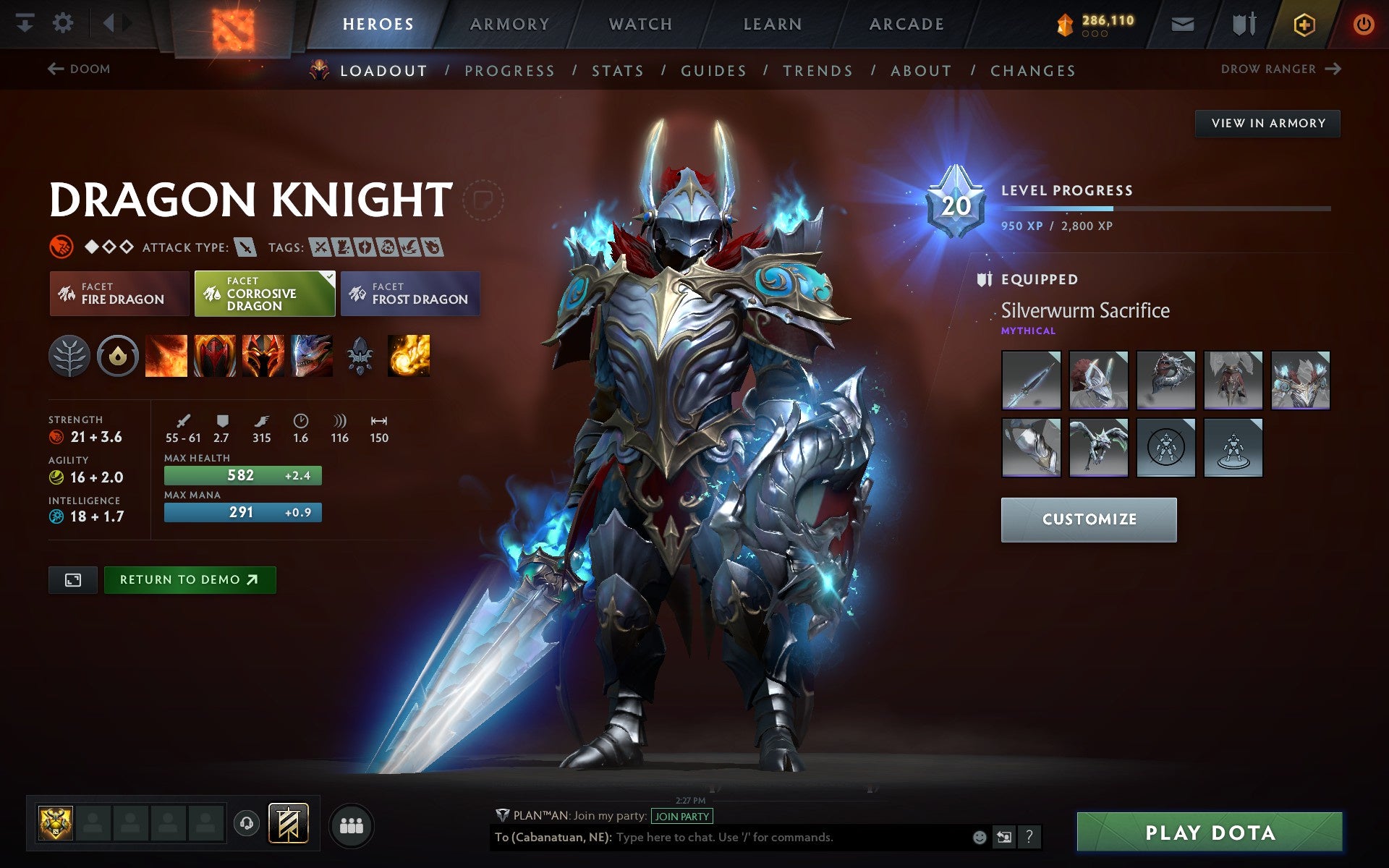Toggle the fullscreen hero preview

[72, 579]
